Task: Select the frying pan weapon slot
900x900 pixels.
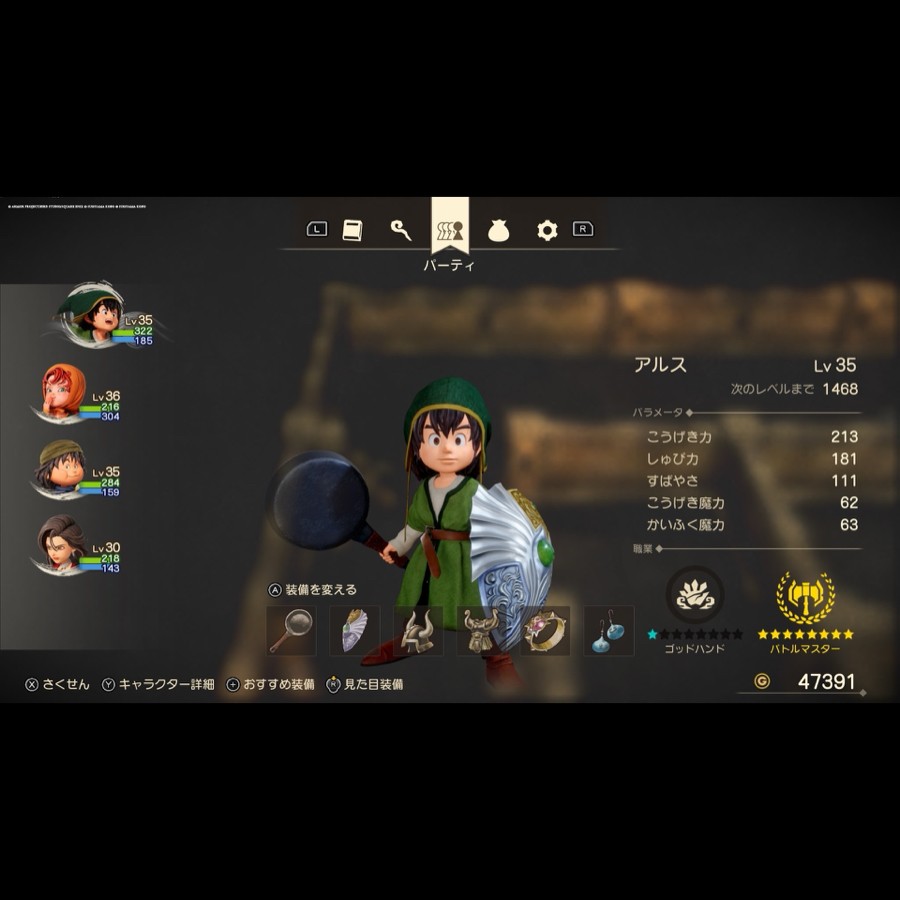Action: pyautogui.click(x=291, y=631)
